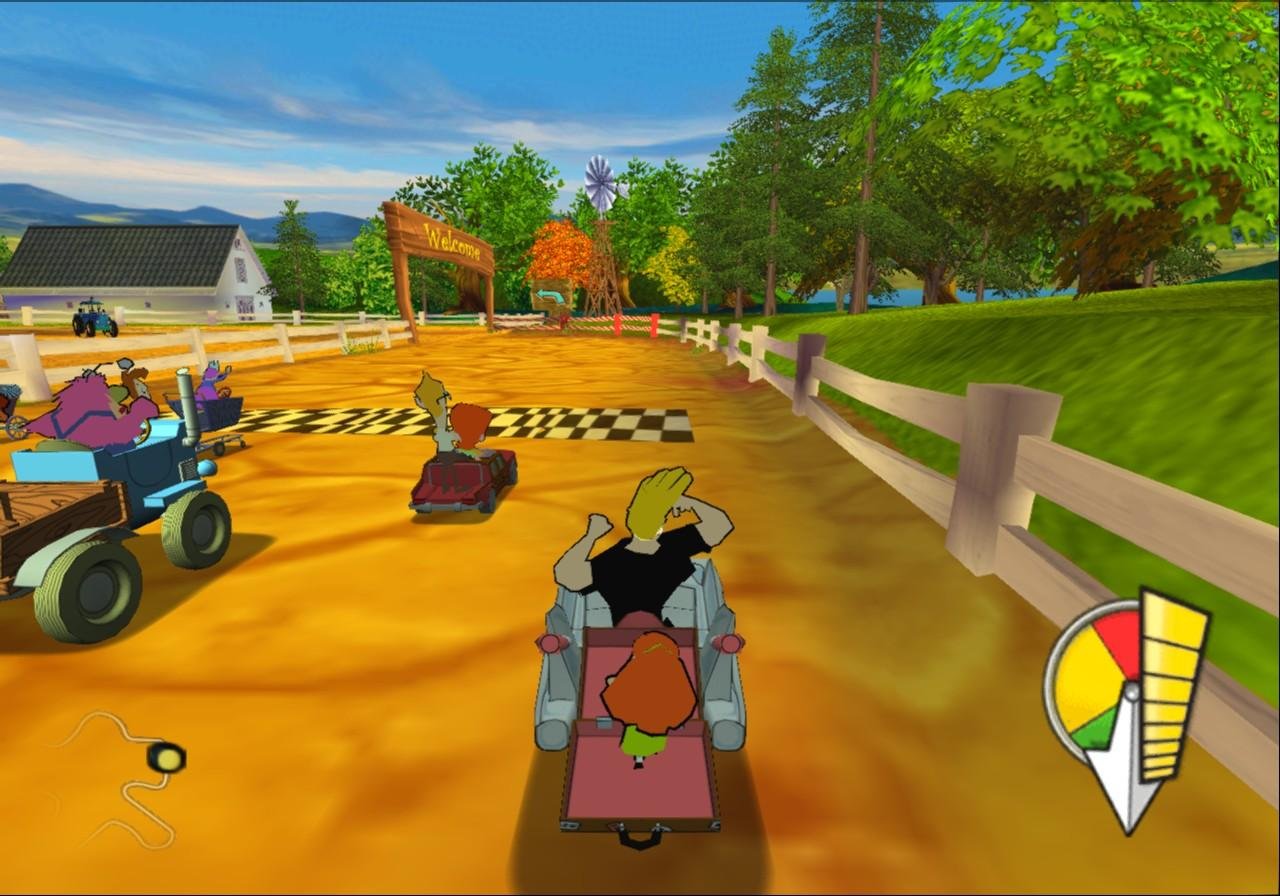1280x896 pixels.
Task: Click the player marker on the minimap
Action: point(166,757)
